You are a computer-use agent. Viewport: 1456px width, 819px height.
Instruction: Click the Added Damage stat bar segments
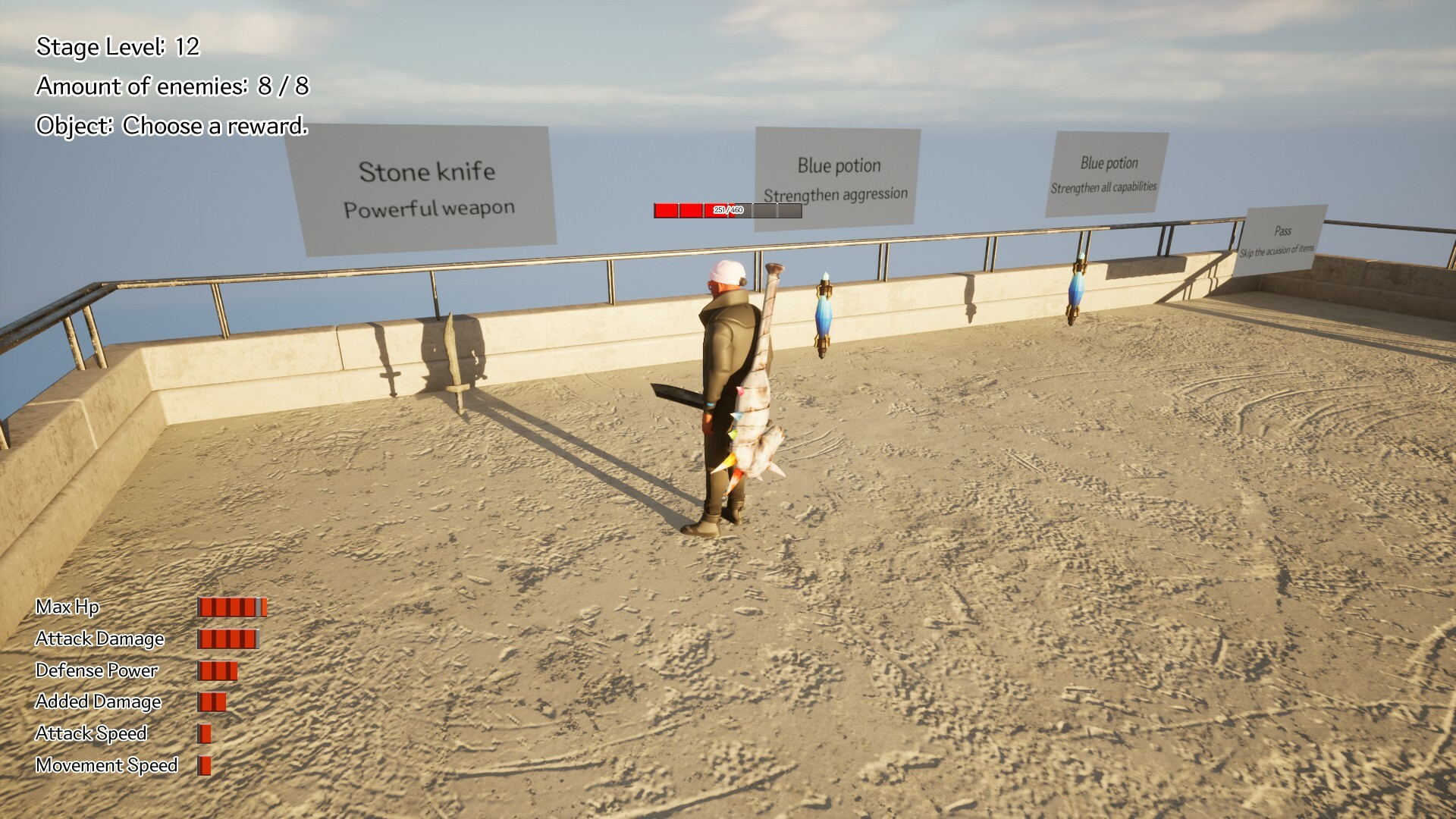coord(211,701)
